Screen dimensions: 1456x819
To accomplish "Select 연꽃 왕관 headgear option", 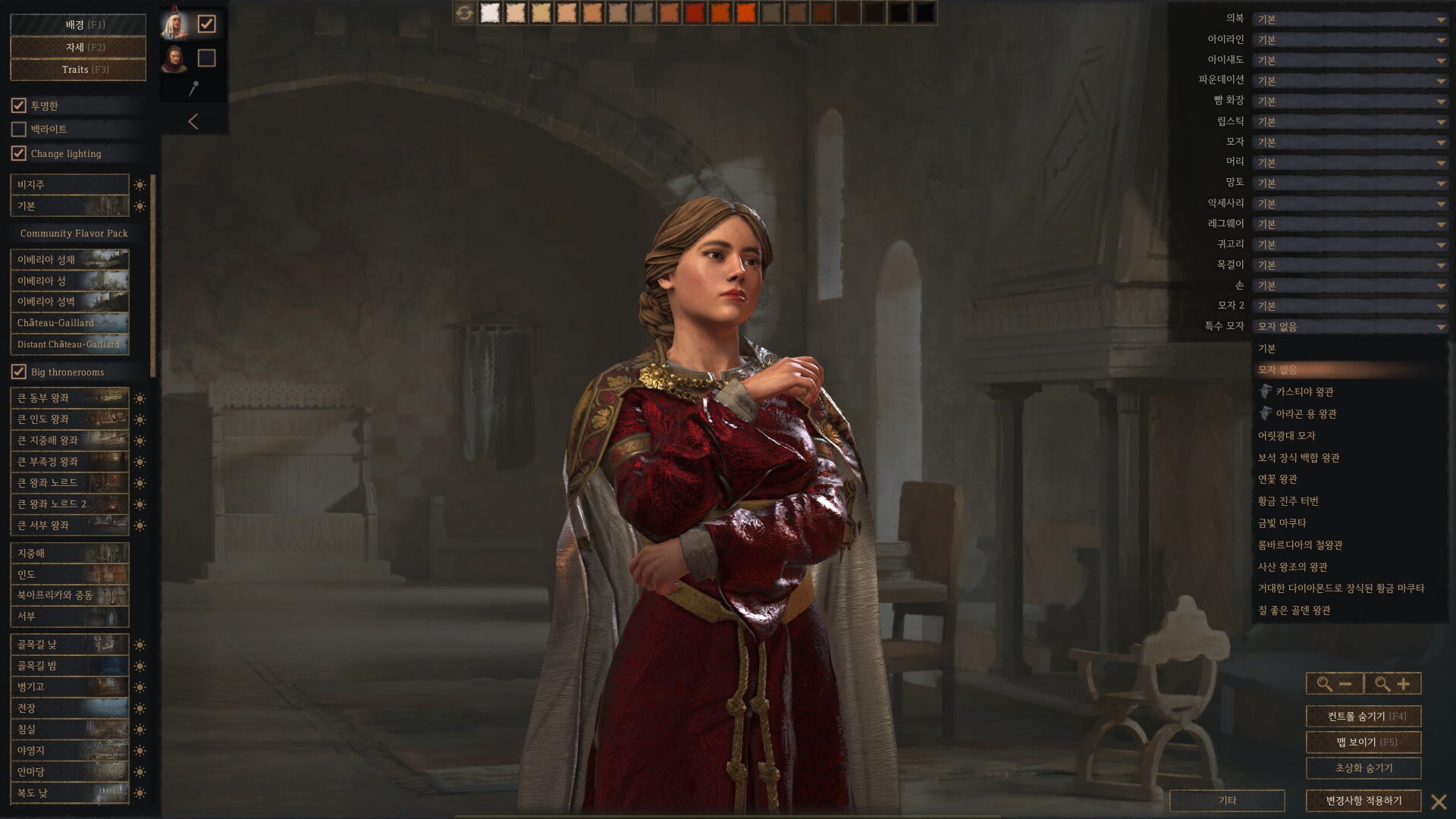I will 1278,479.
